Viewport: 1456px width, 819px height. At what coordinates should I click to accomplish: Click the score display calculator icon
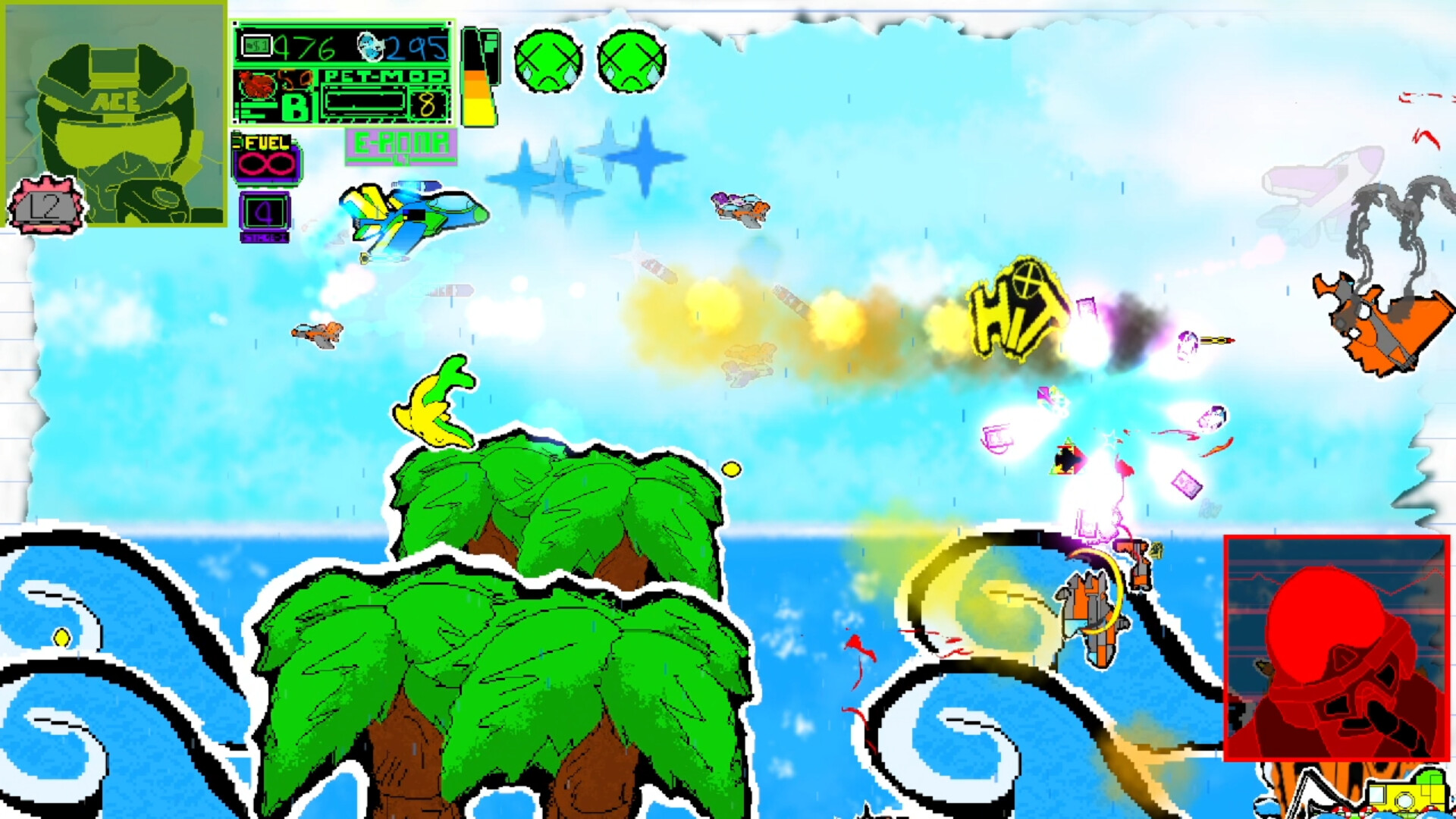point(256,45)
